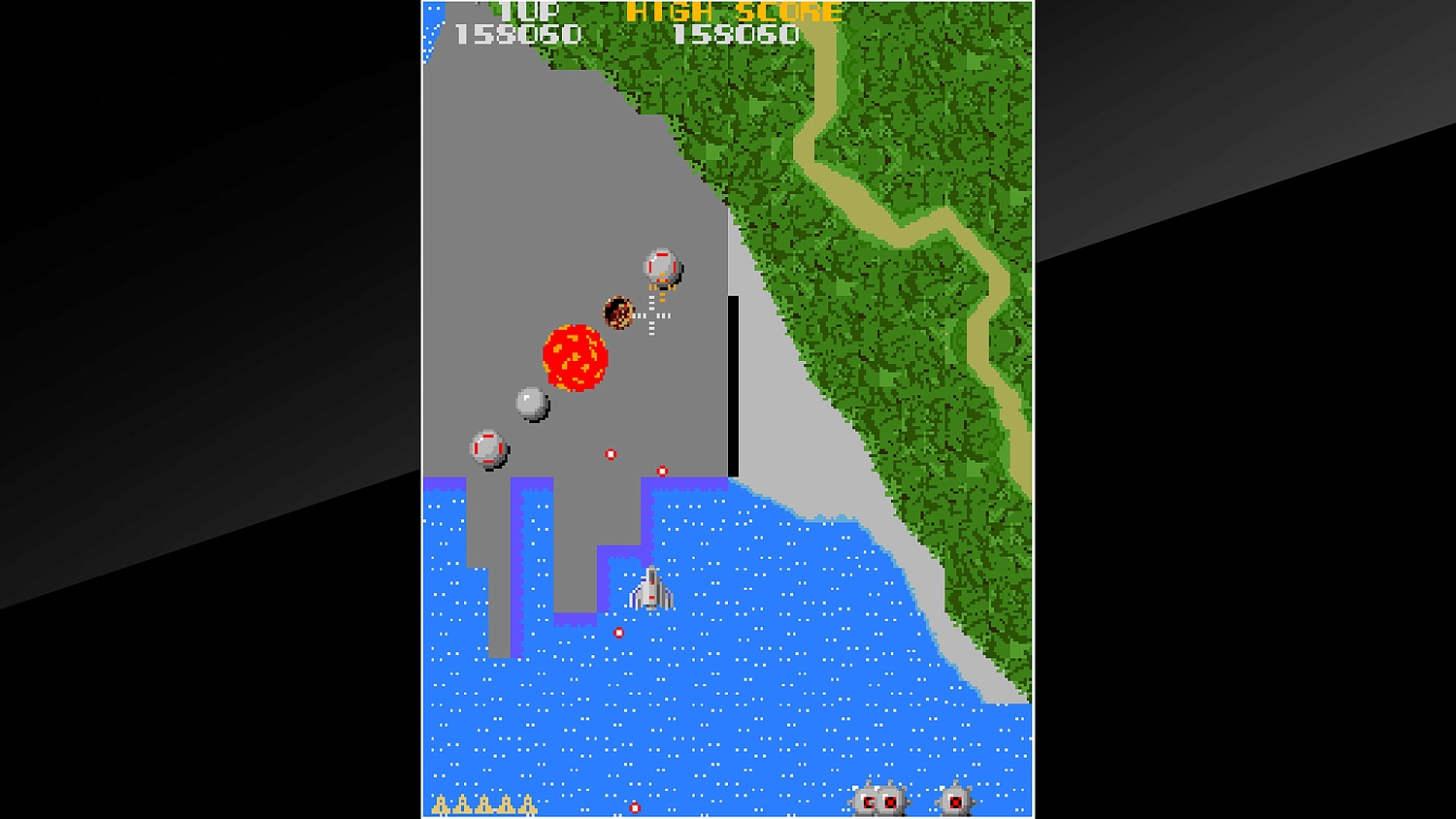The height and width of the screenshot is (819, 1456).
Task: Select the Toroid enemy near the crosshair
Action: tap(663, 264)
